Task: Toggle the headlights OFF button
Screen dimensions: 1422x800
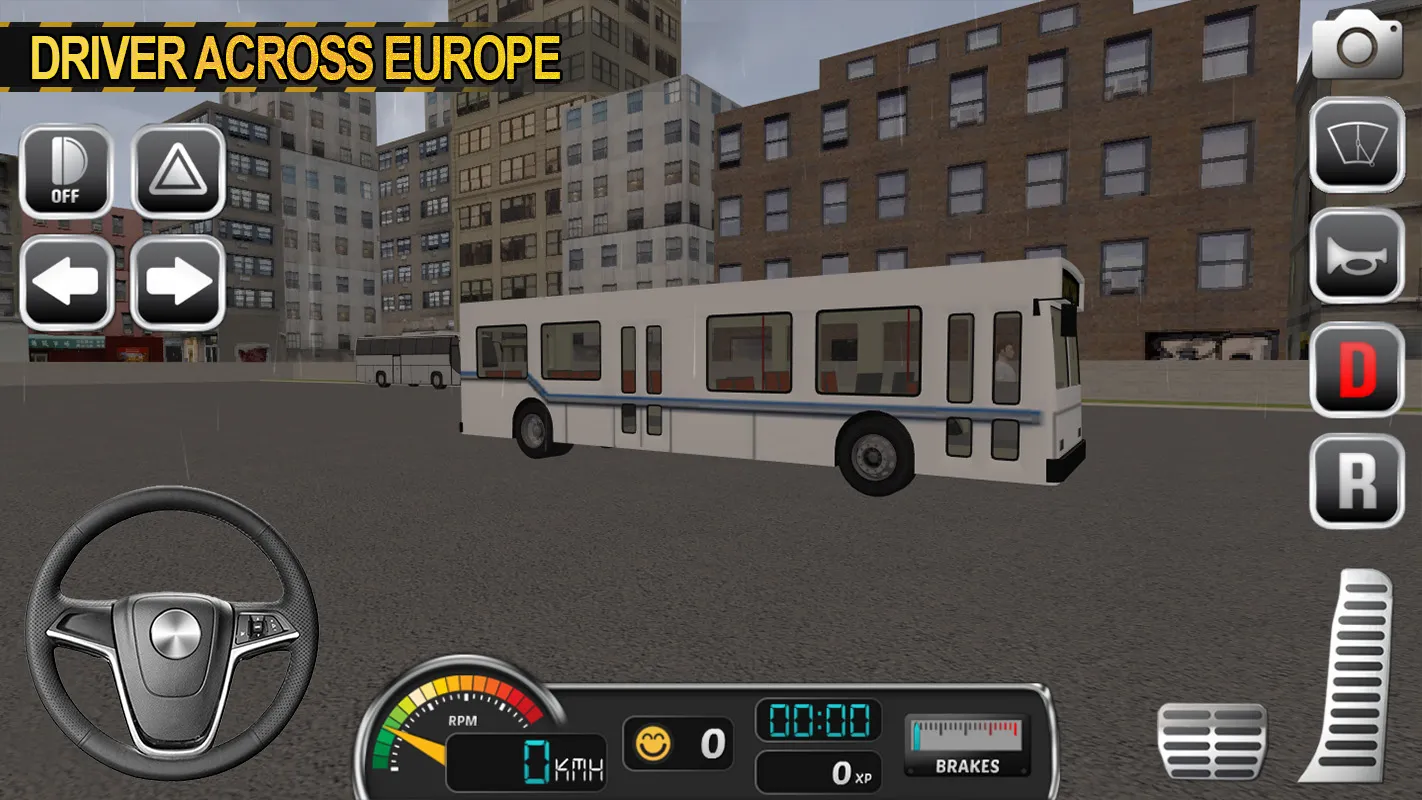Action: (65, 171)
